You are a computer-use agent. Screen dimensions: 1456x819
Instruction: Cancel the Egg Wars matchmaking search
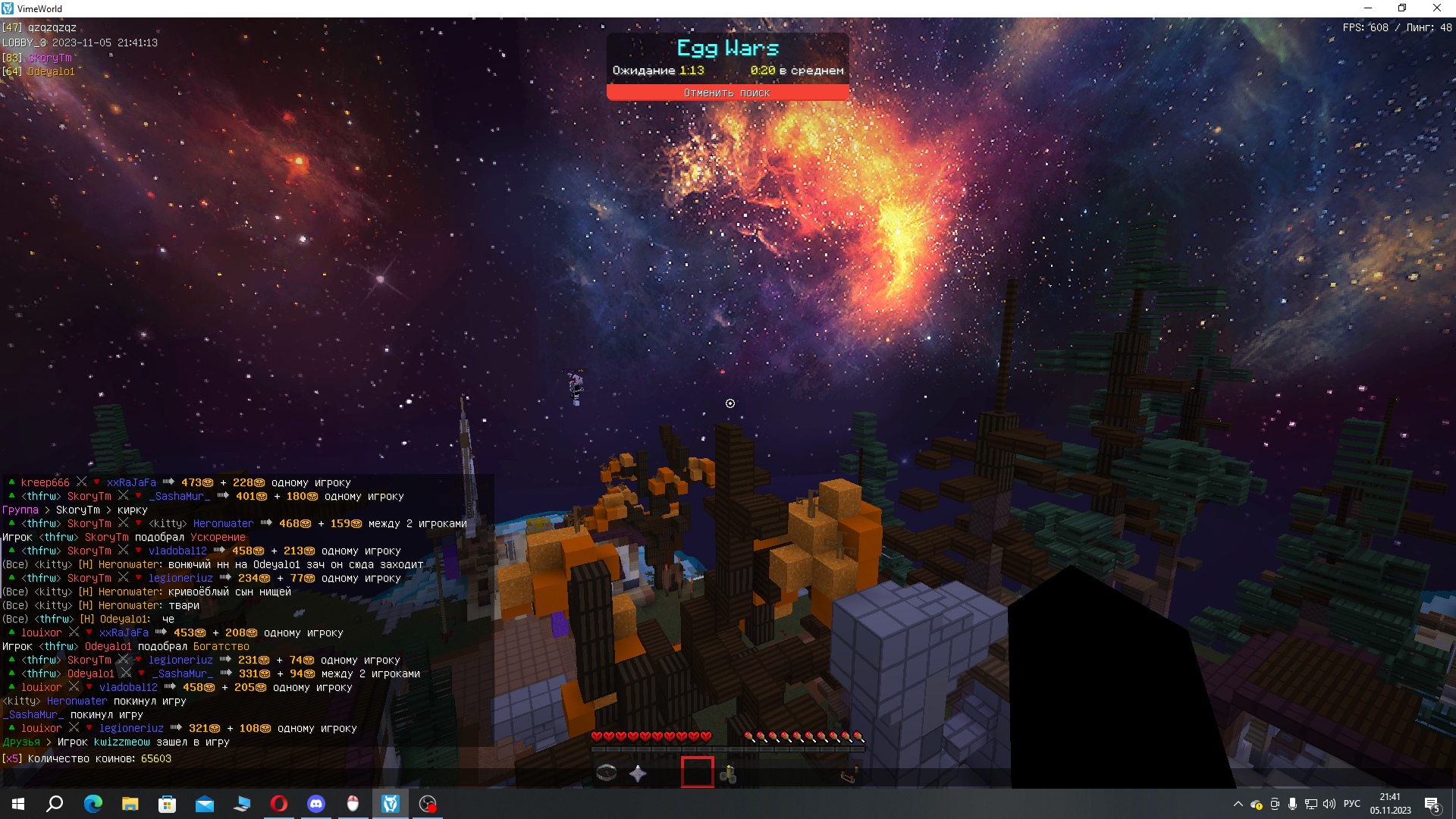[726, 93]
